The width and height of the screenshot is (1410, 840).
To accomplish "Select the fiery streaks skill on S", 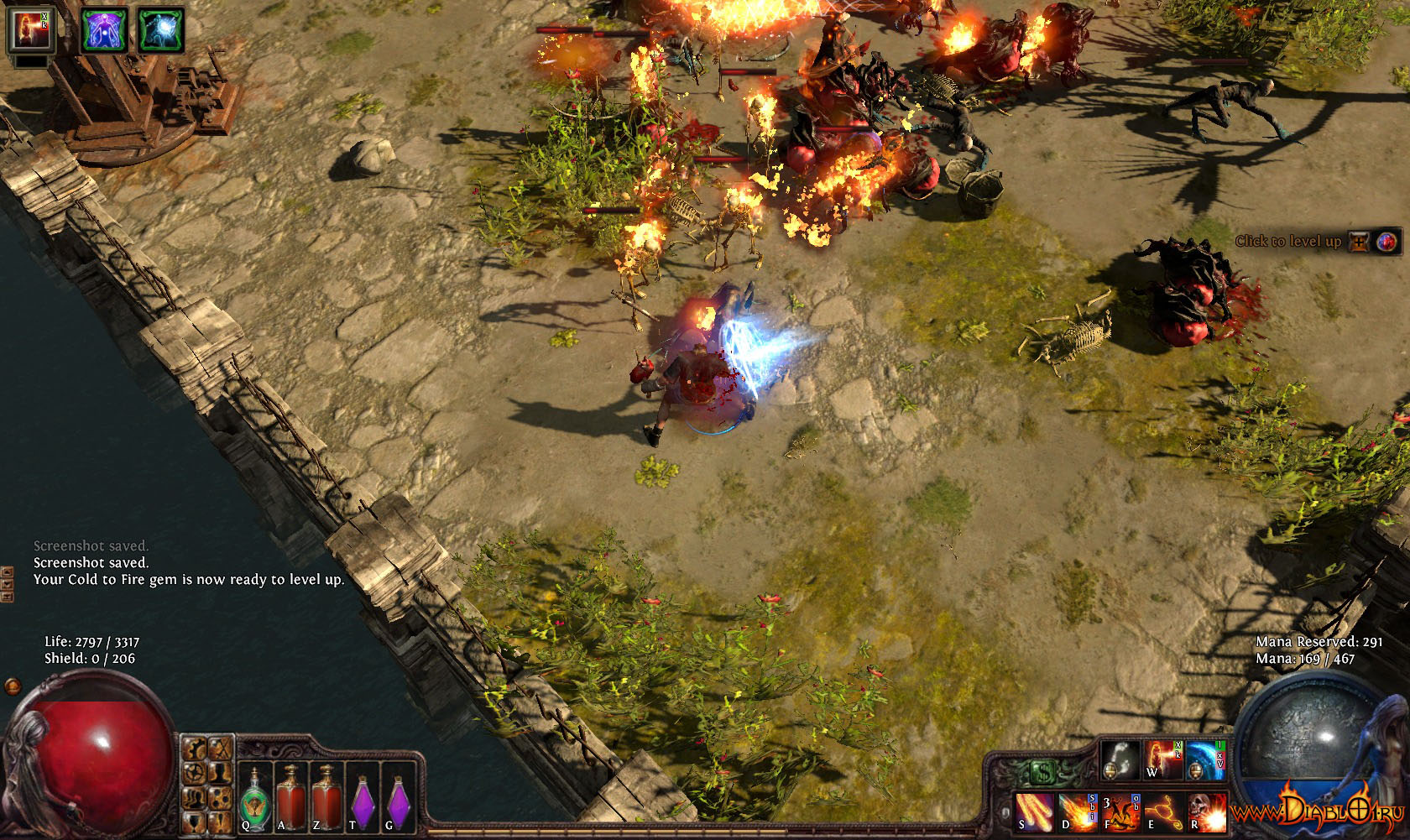I will point(1033,811).
